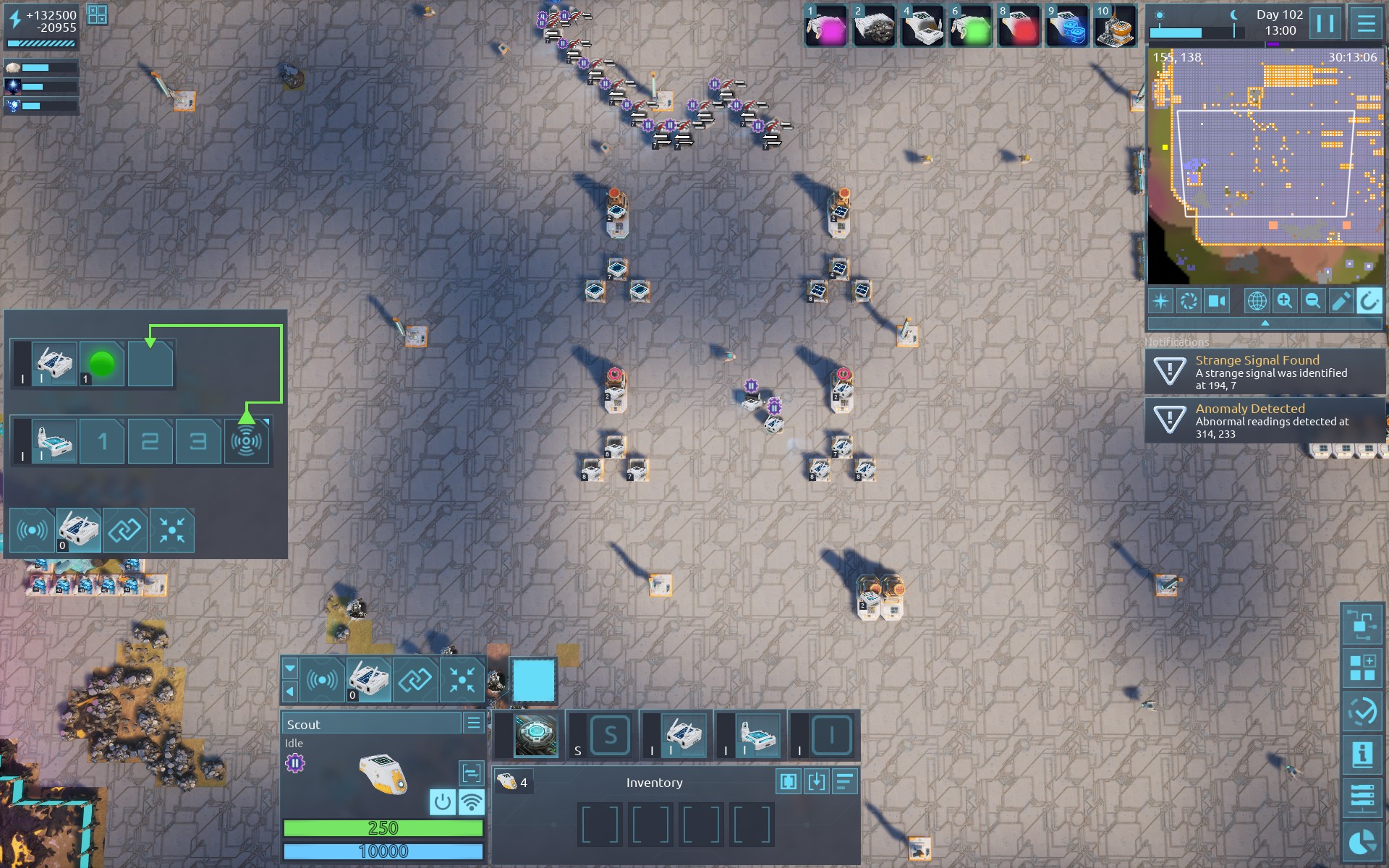
Task: Open the globe world view button
Action: coord(1257,301)
